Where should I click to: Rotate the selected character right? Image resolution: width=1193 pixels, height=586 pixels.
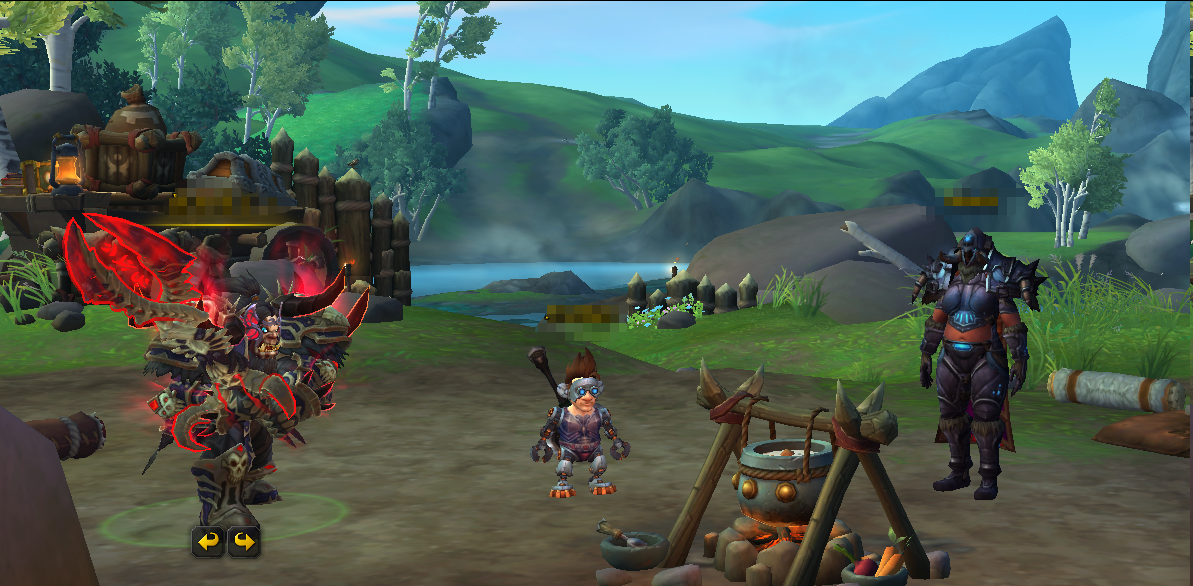coord(244,542)
